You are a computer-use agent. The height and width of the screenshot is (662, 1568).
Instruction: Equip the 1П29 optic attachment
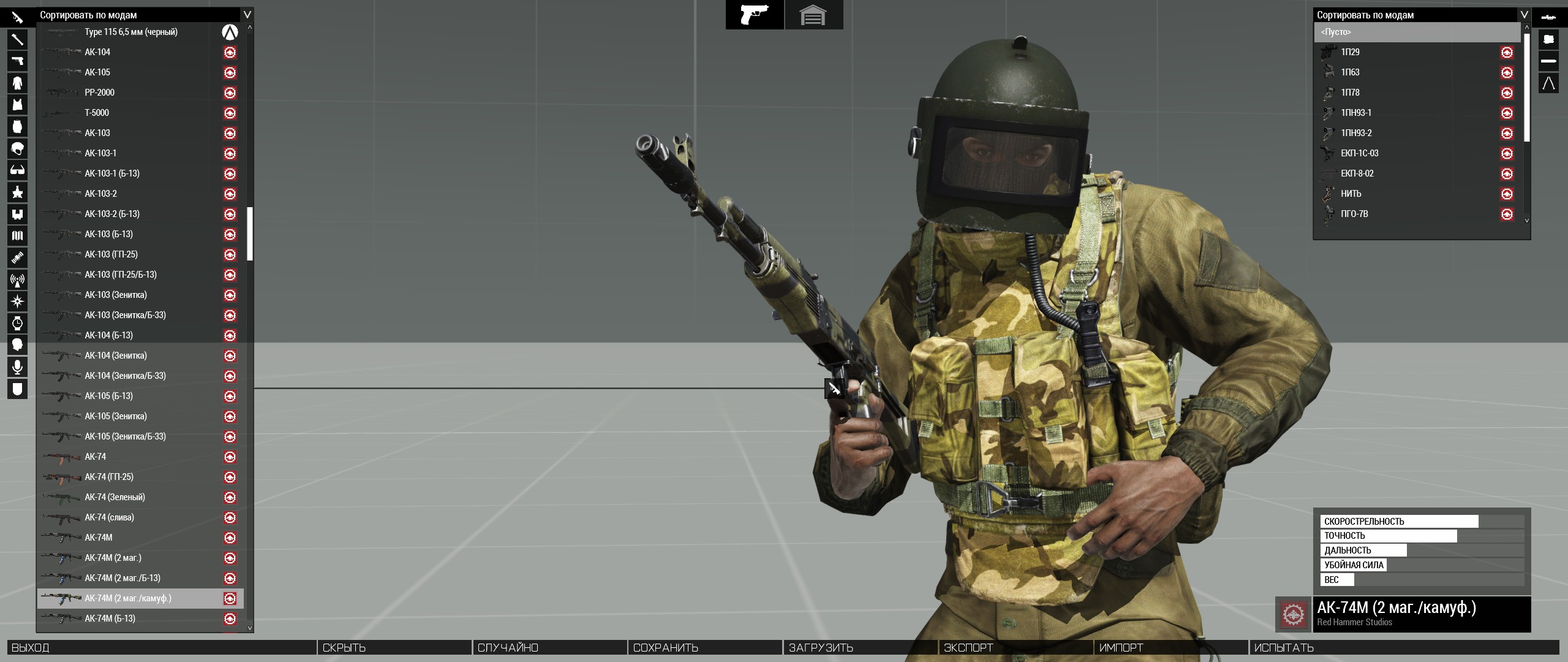tap(1350, 52)
